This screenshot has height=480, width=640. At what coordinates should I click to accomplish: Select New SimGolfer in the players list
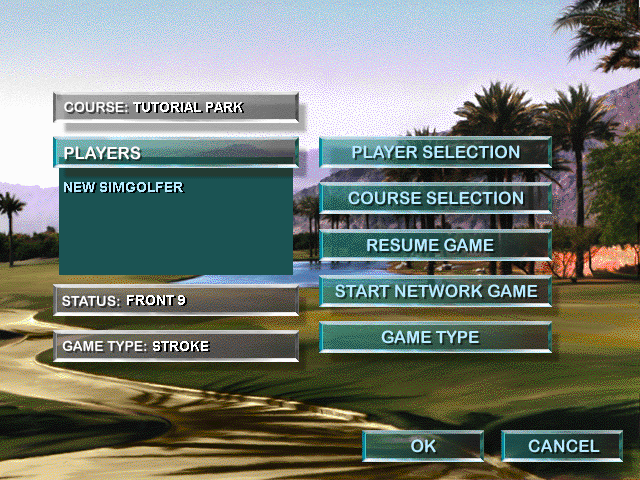pos(123,187)
